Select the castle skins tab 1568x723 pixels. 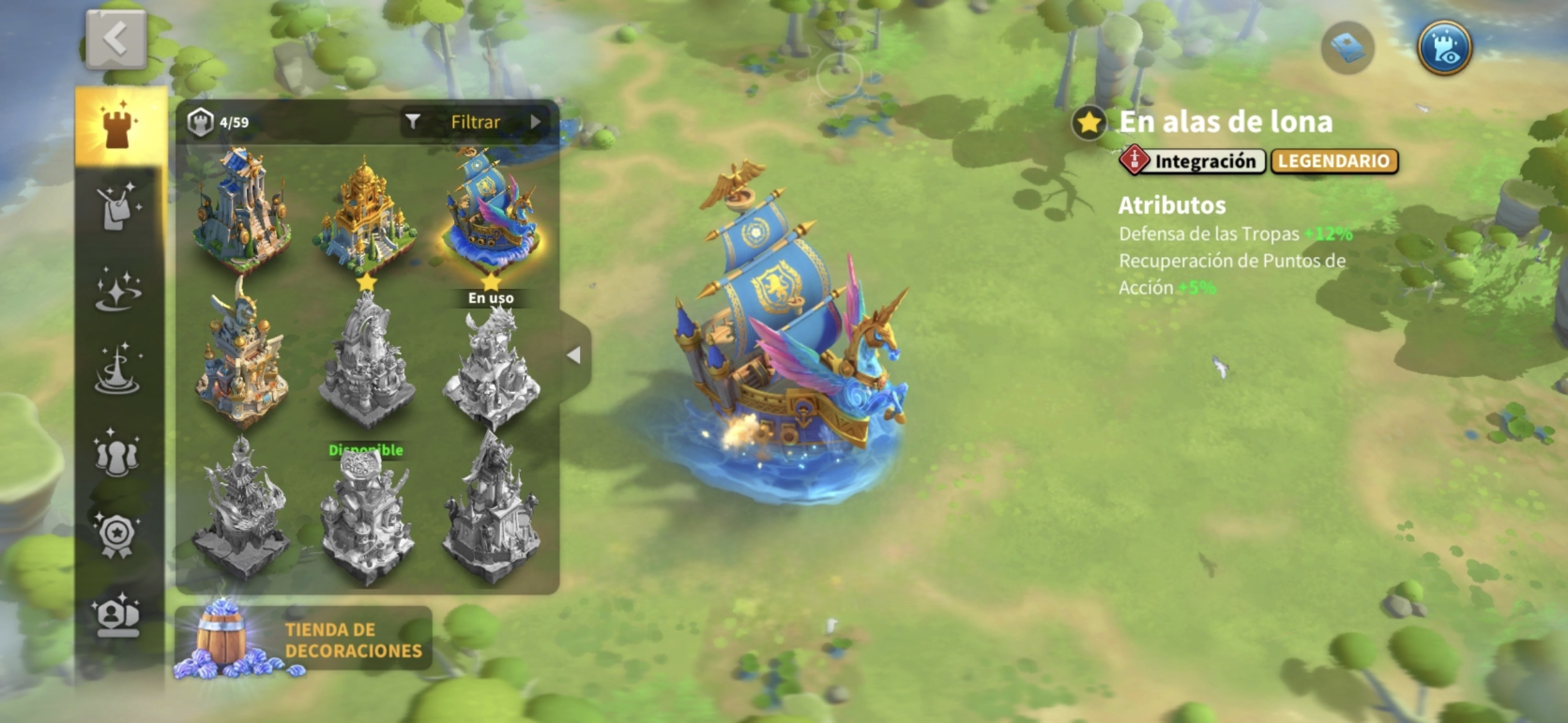(118, 127)
